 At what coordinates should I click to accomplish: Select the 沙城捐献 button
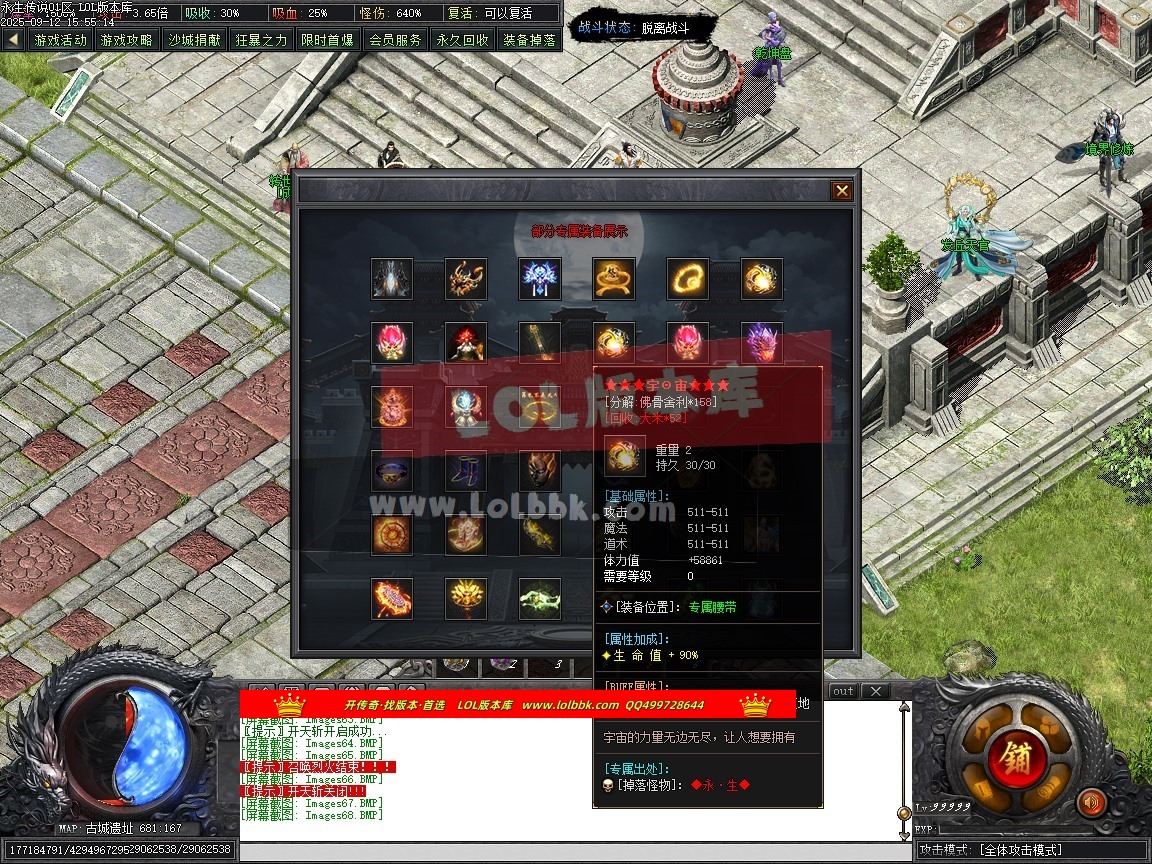(x=194, y=40)
